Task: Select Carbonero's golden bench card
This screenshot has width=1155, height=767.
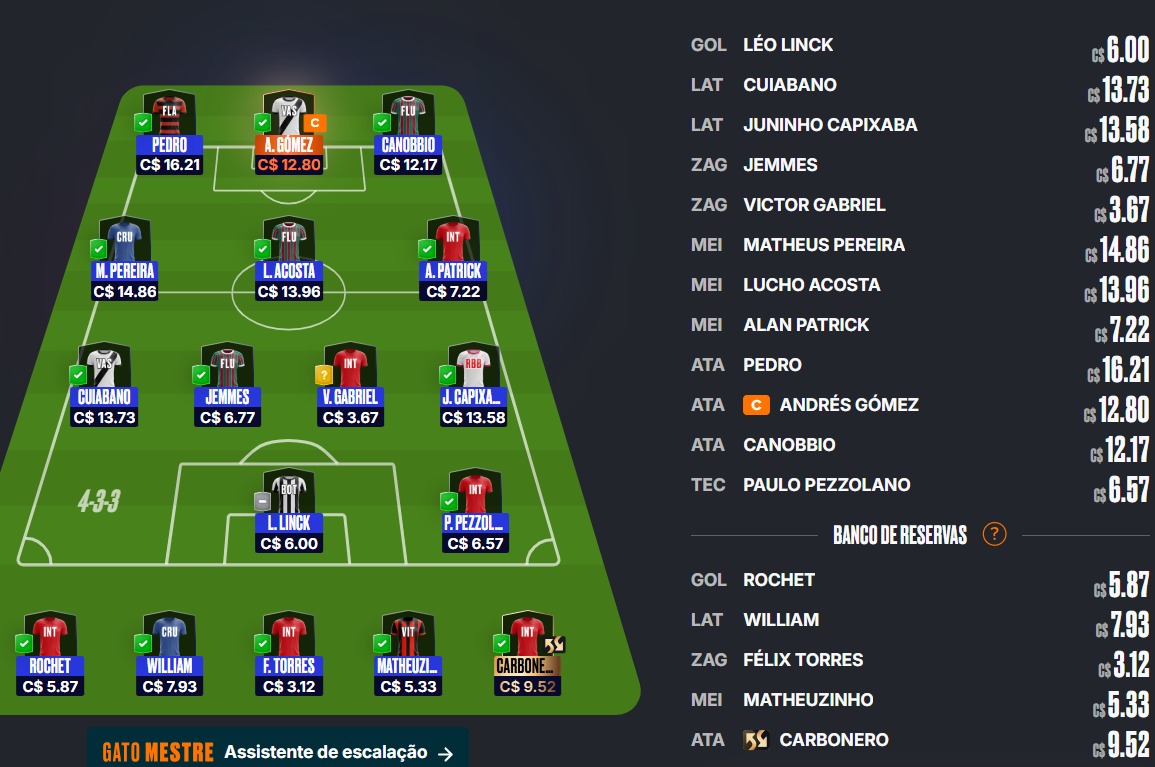Action: pos(527,654)
